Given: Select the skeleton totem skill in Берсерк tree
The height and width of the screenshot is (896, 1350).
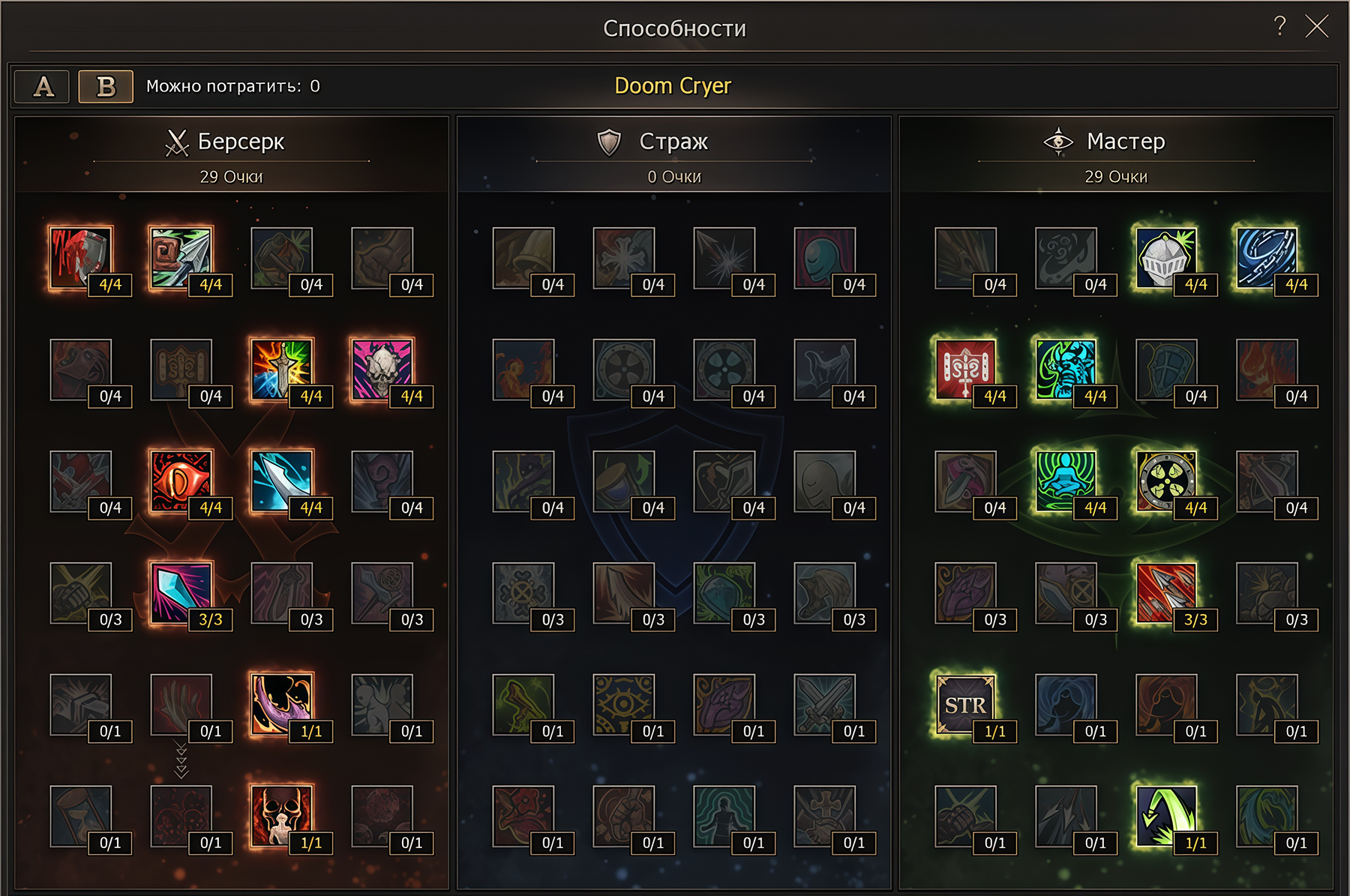Looking at the screenshot, I should point(283,817).
